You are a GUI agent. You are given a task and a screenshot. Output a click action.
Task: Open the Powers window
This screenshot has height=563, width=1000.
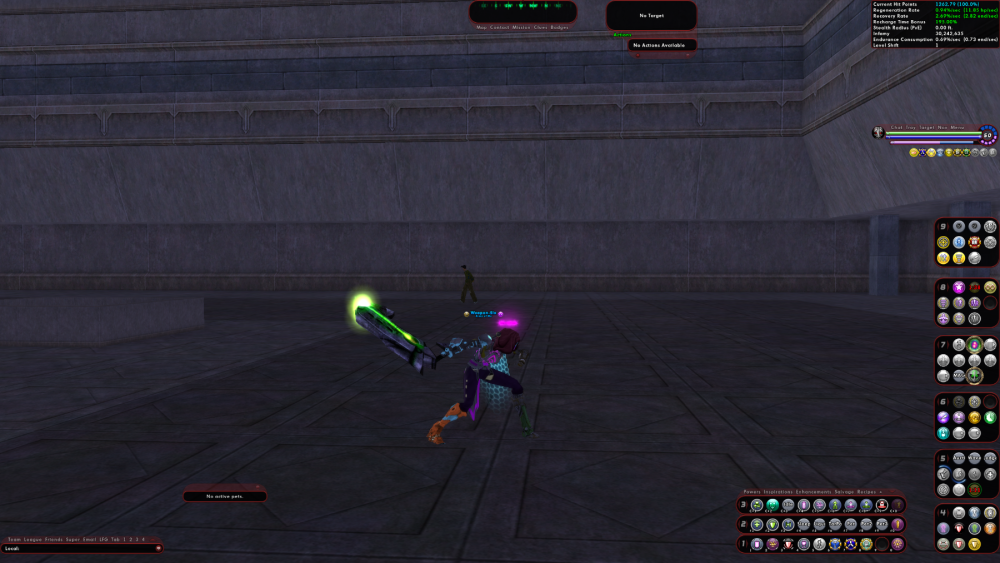click(x=752, y=492)
